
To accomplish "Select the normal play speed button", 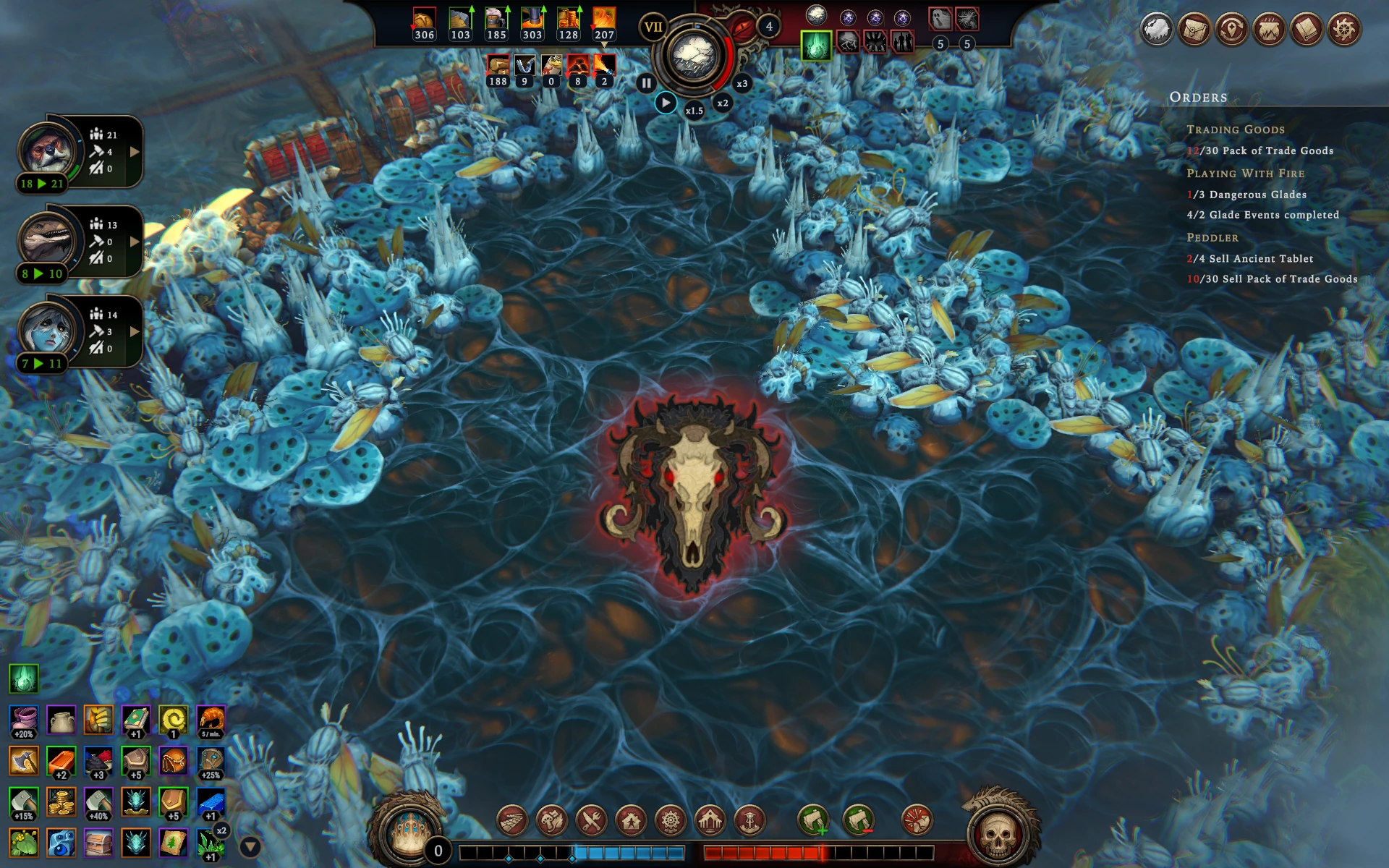I will pos(666,103).
